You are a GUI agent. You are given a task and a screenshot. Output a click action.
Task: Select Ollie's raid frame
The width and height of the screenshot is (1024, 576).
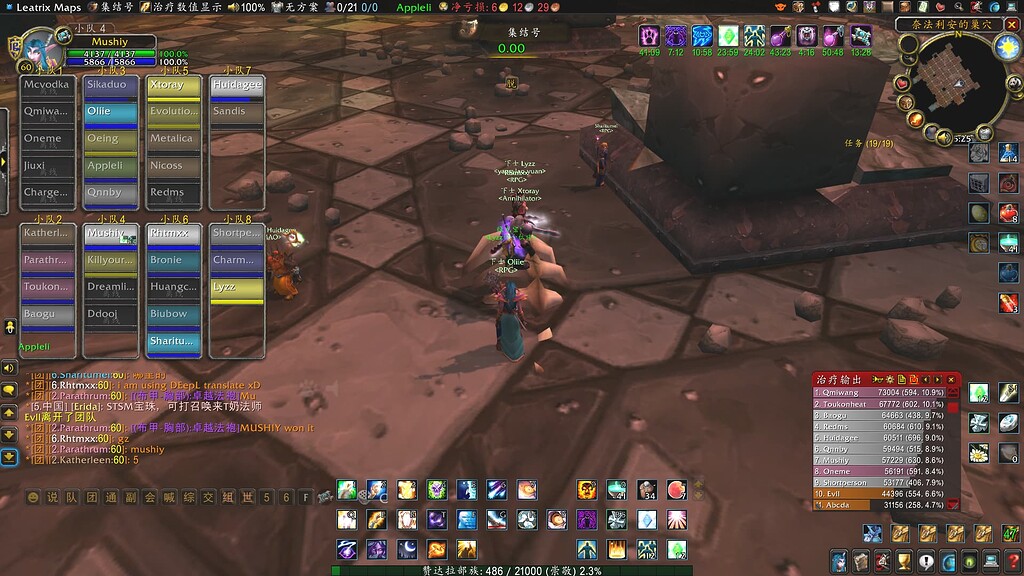[x=111, y=112]
